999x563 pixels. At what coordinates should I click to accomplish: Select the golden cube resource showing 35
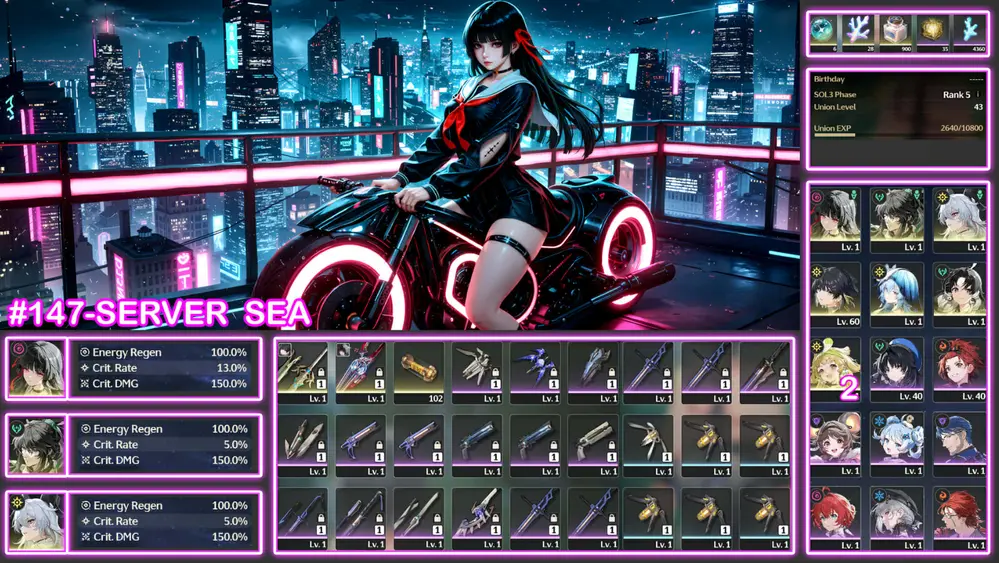click(933, 30)
